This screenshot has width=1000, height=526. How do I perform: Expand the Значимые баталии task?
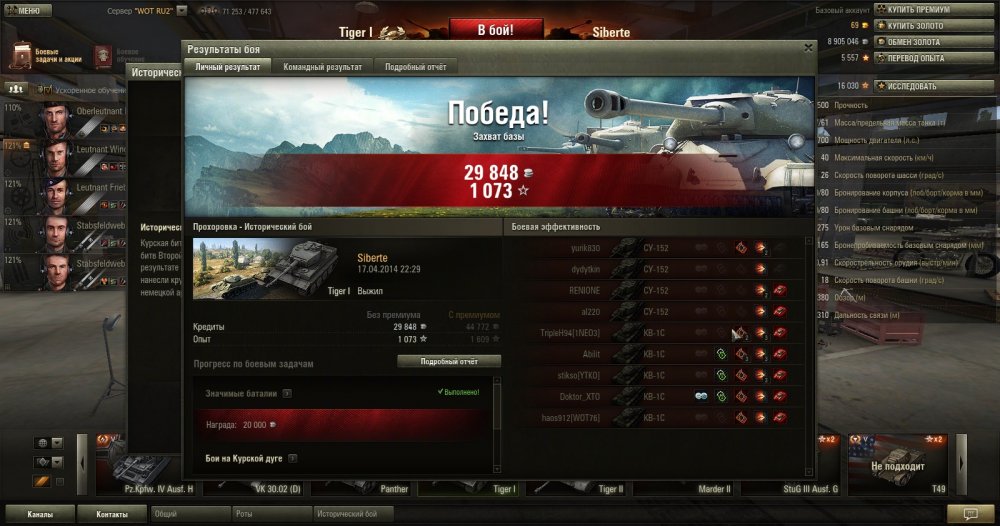287,393
